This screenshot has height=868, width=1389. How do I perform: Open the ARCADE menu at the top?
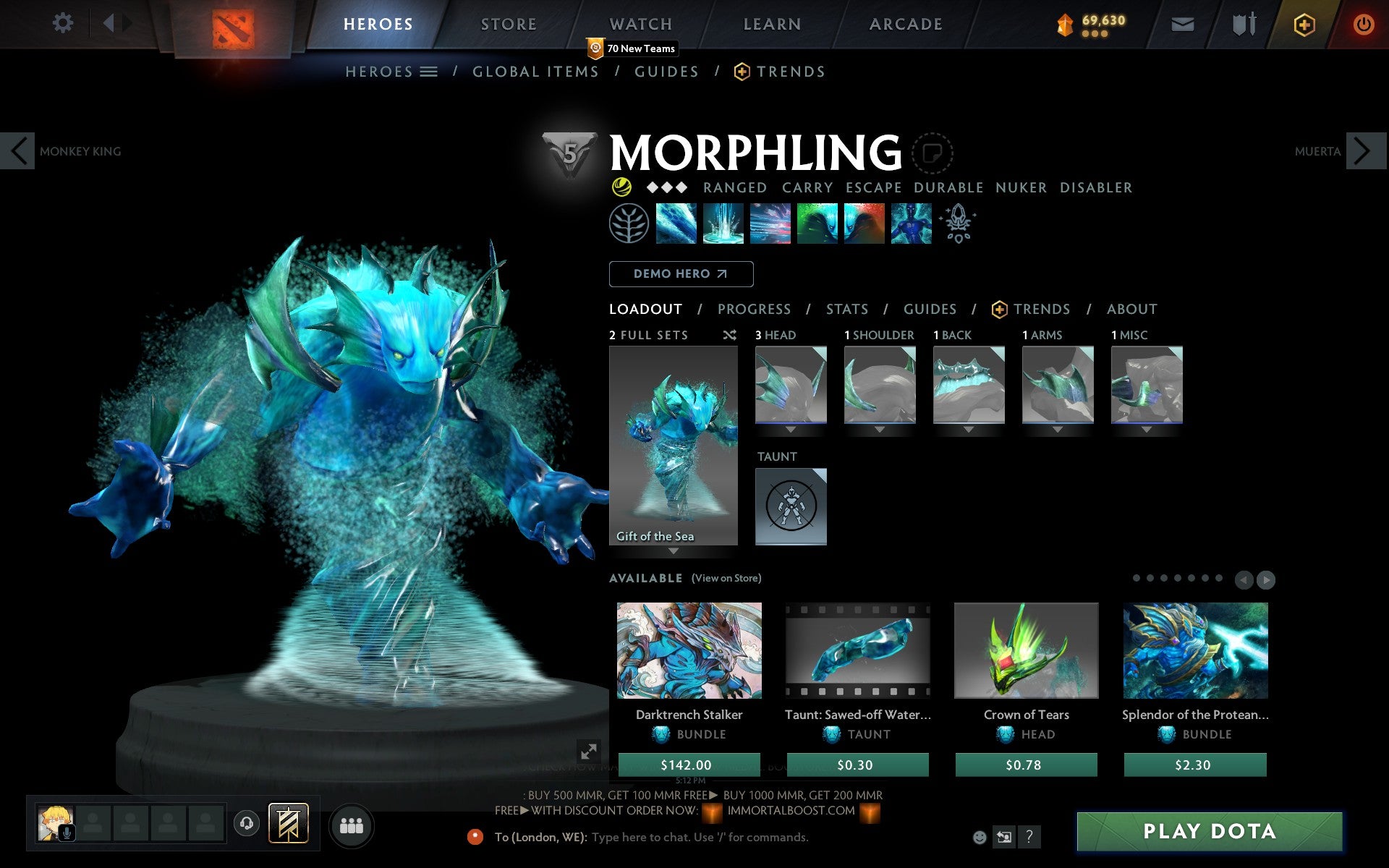pyautogui.click(x=905, y=24)
